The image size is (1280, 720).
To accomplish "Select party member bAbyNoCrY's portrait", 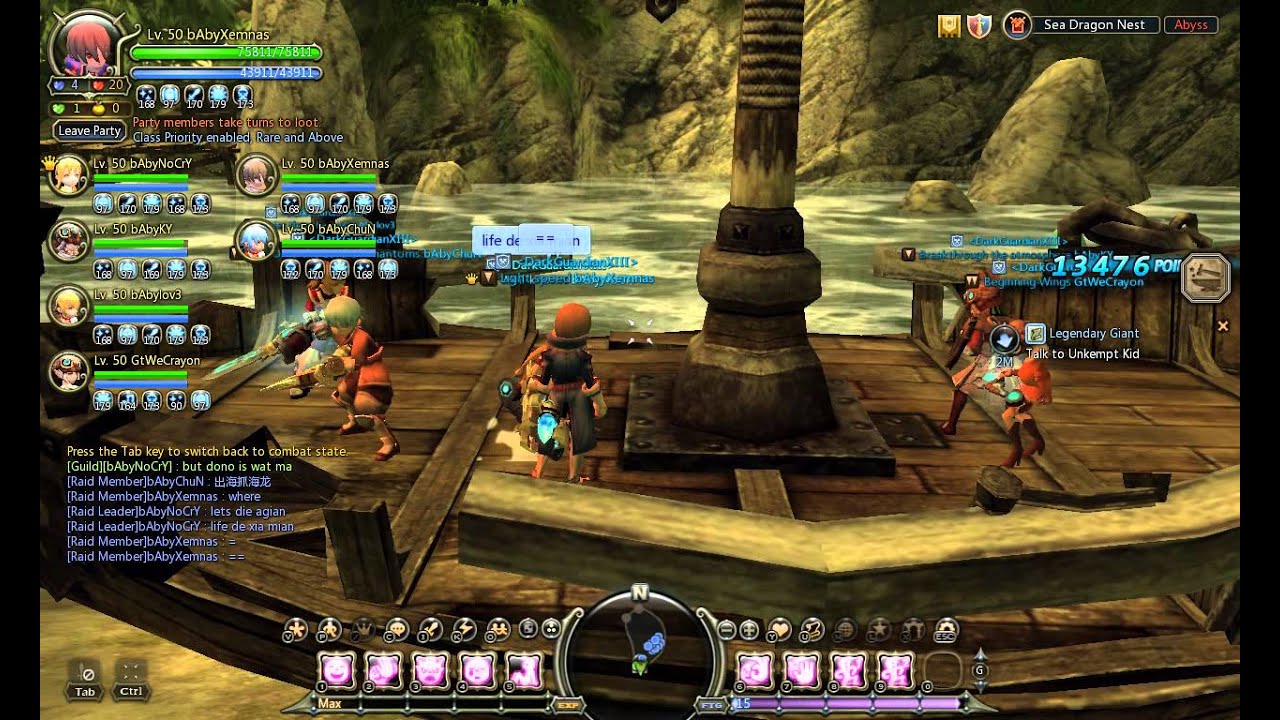I will click(x=71, y=176).
